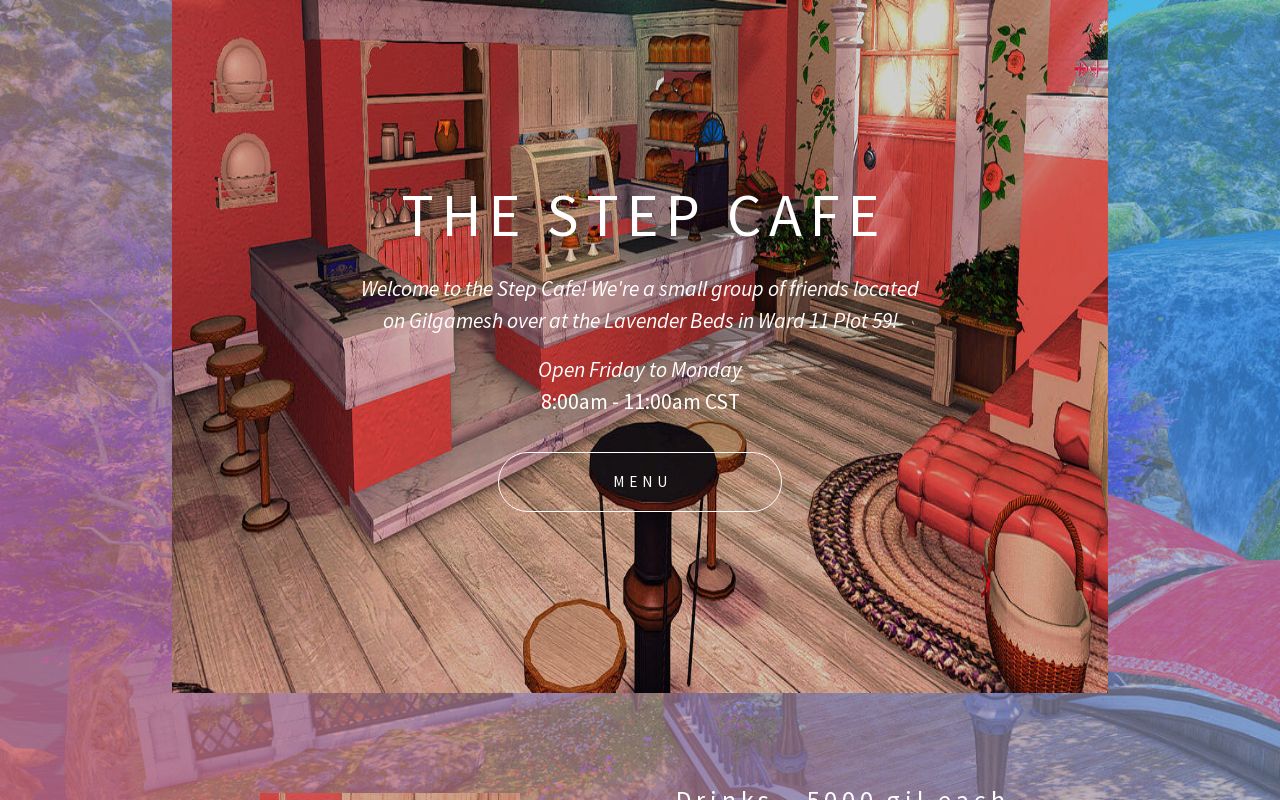Select the 8:00am - 11:00am CST hours text

point(640,401)
